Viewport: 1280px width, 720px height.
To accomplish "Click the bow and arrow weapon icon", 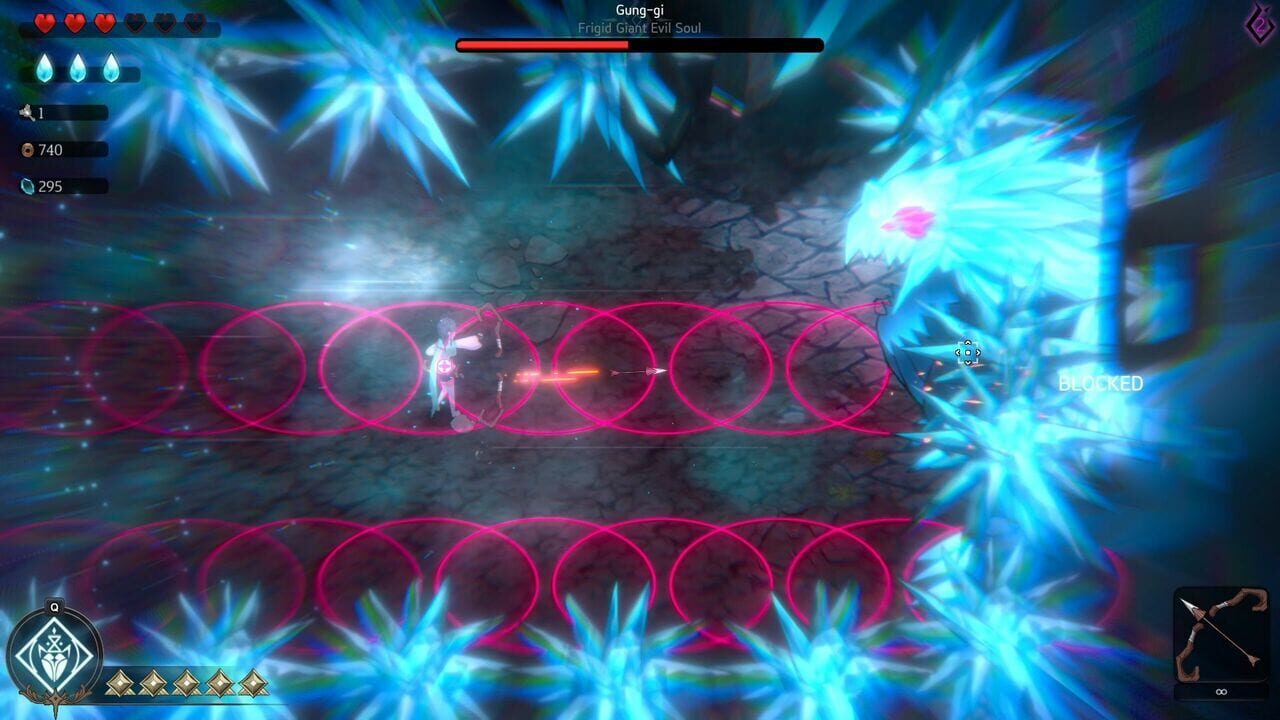I will pyautogui.click(x=1220, y=630).
